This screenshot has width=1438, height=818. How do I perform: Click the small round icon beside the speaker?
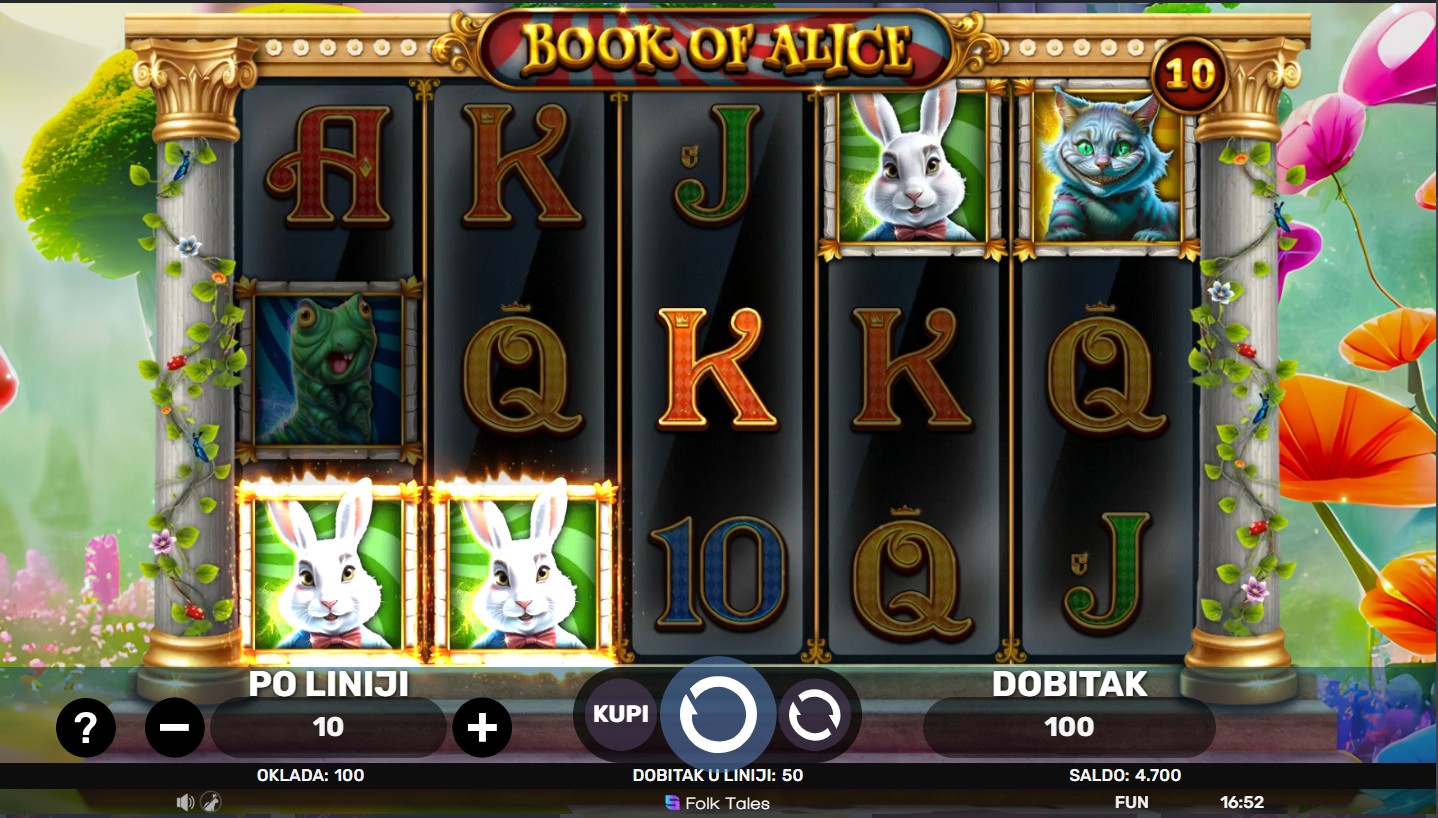pyautogui.click(x=211, y=802)
